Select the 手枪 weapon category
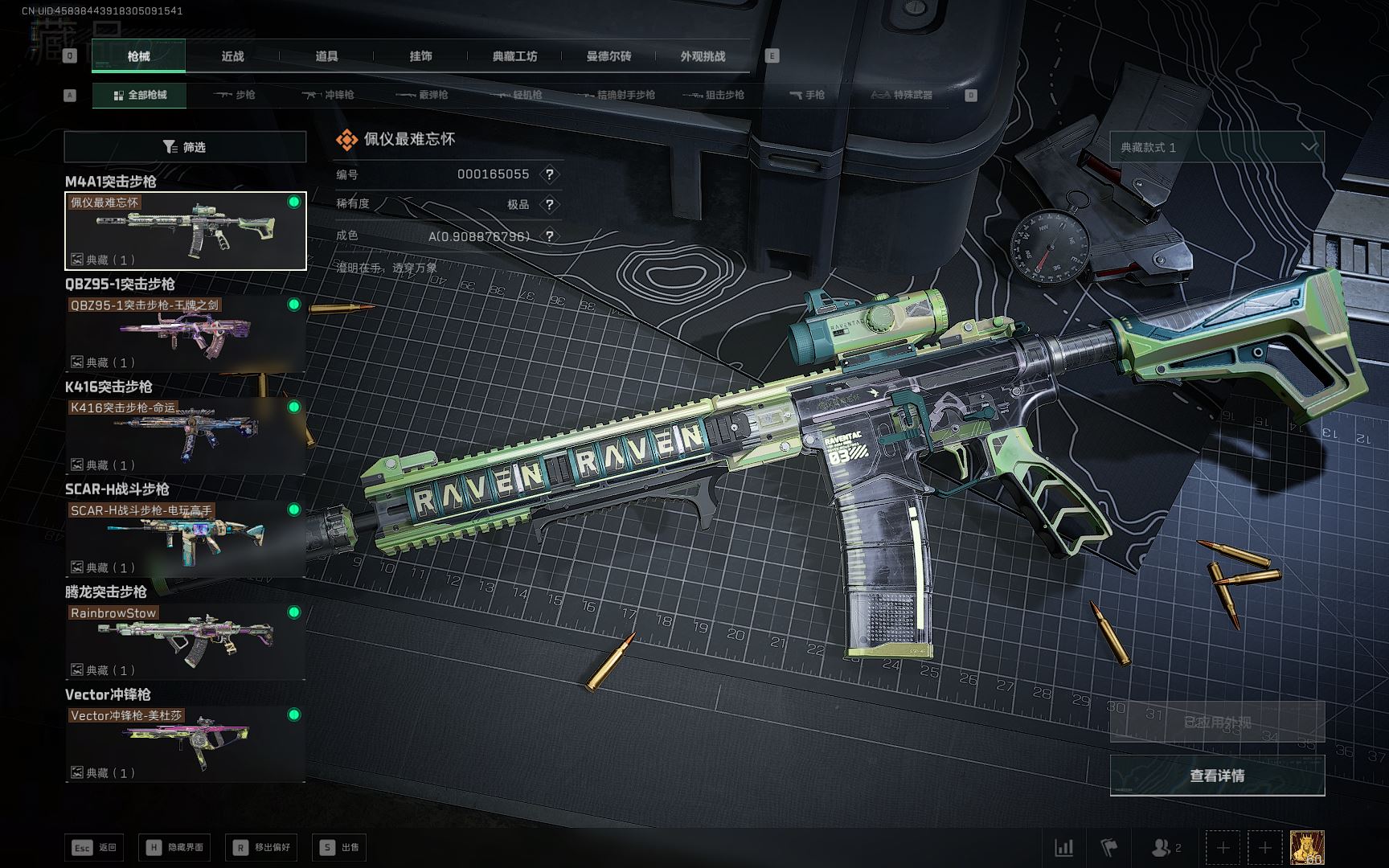This screenshot has width=1389, height=868. point(807,95)
